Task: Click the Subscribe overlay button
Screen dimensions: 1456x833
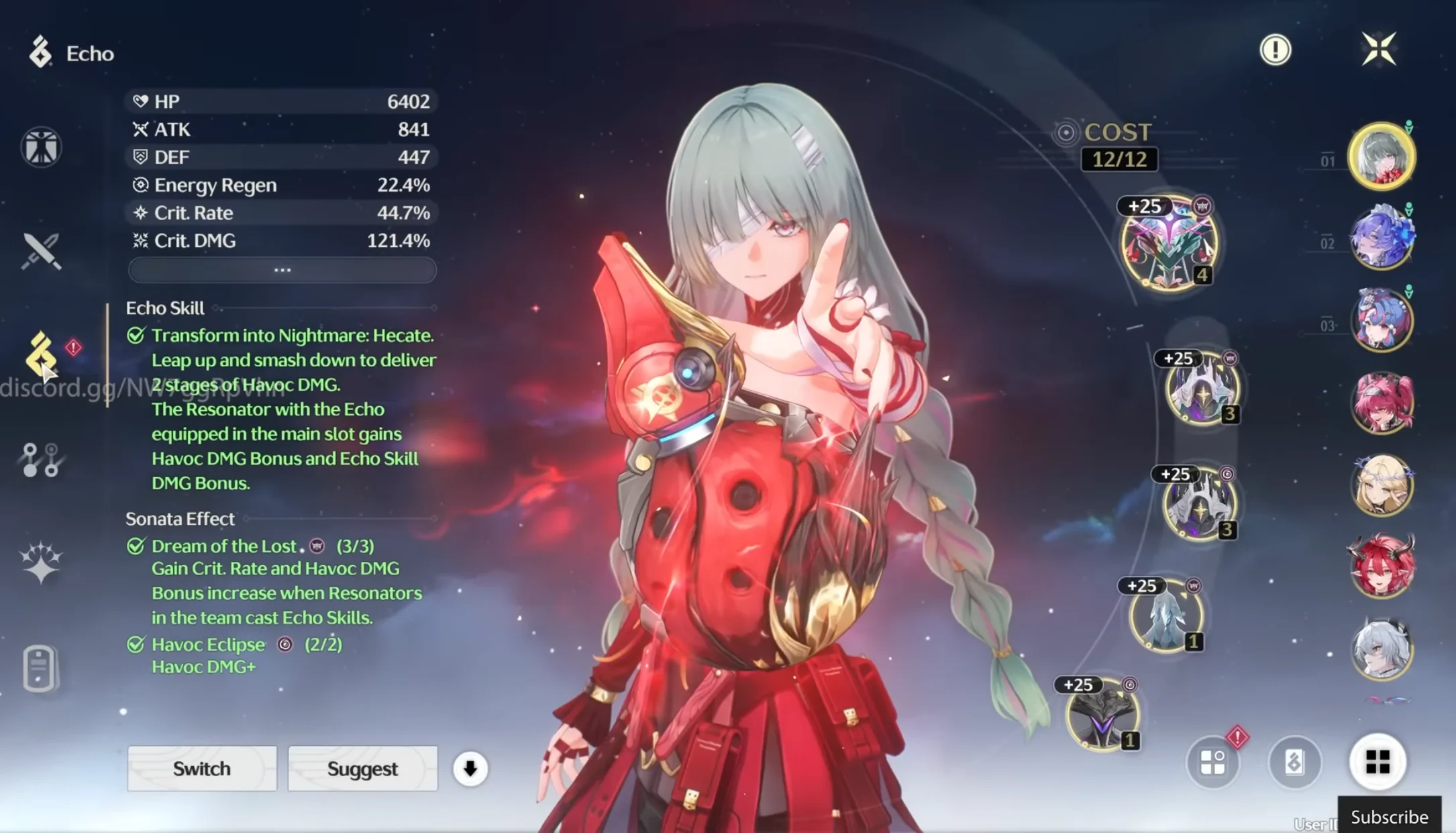Action: pos(1389,817)
